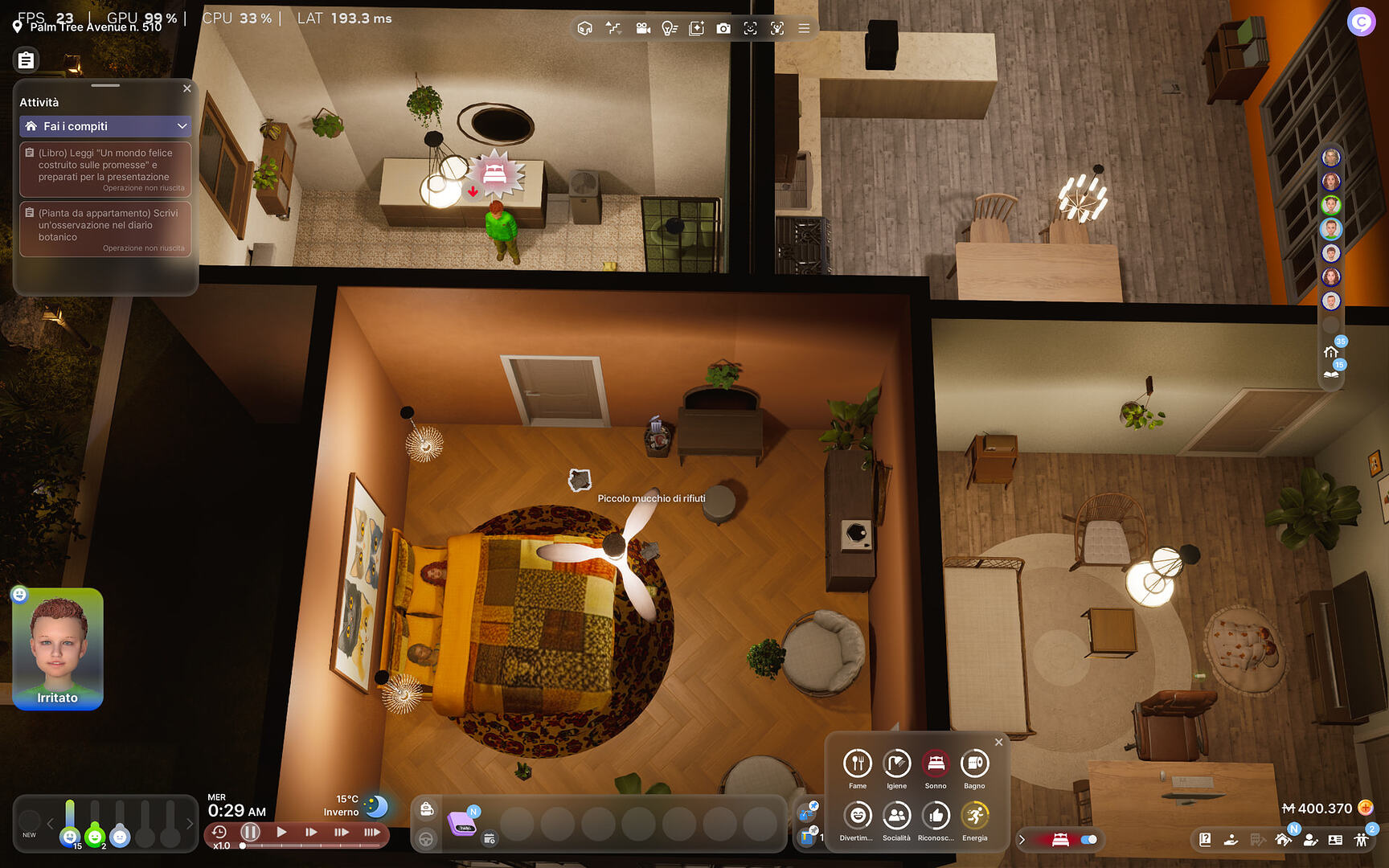Close the needs panel with the X
Image resolution: width=1389 pixels, height=868 pixels.
coord(999,742)
